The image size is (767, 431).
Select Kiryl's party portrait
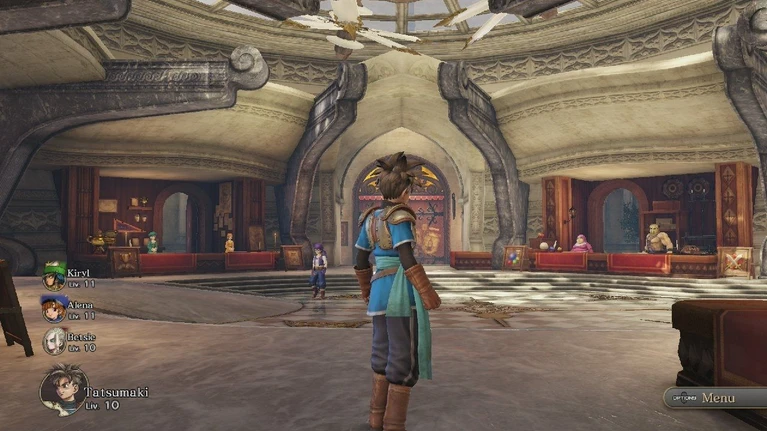pos(54,275)
